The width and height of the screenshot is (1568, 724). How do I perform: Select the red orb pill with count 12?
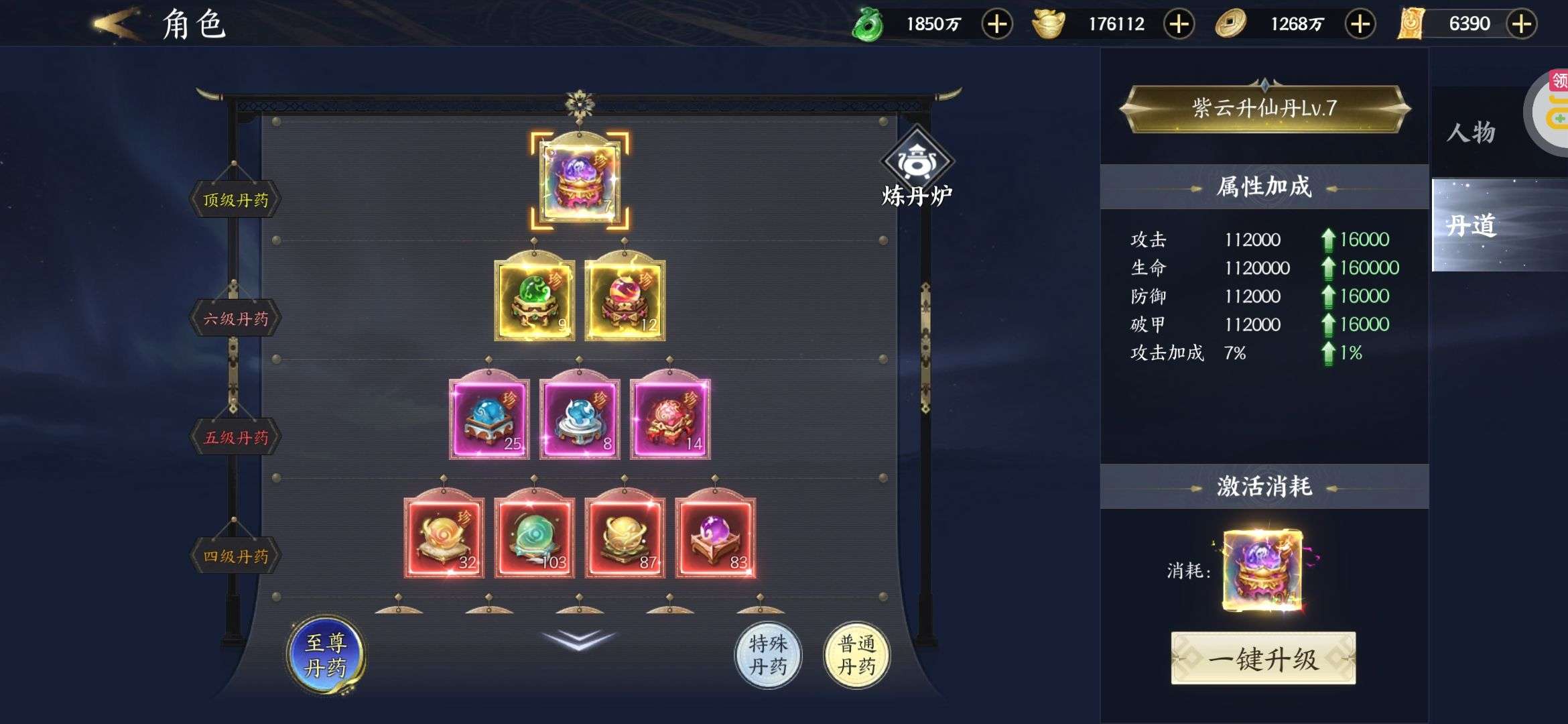click(x=625, y=300)
